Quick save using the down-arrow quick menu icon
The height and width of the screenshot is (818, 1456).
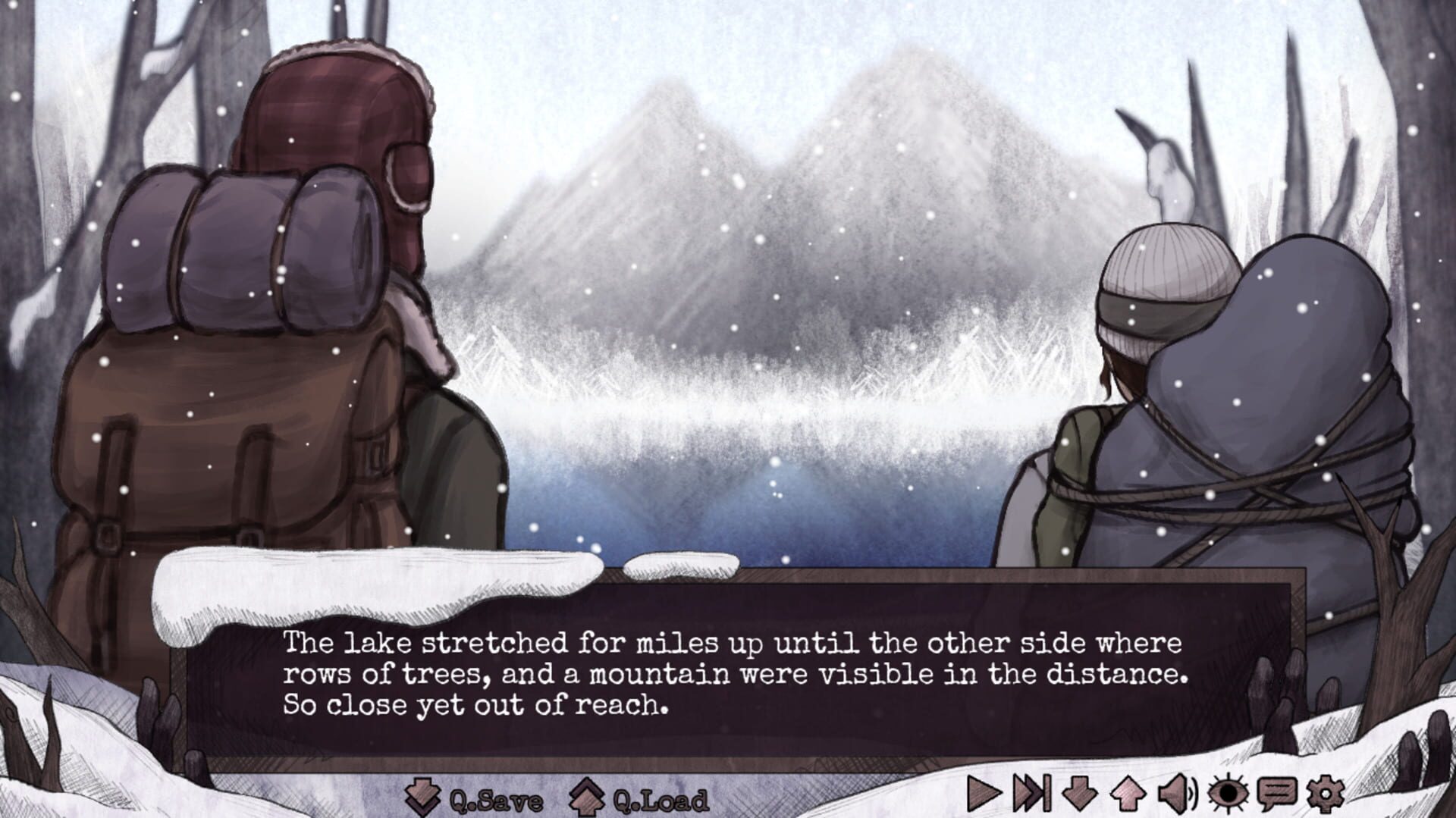(x=1079, y=794)
